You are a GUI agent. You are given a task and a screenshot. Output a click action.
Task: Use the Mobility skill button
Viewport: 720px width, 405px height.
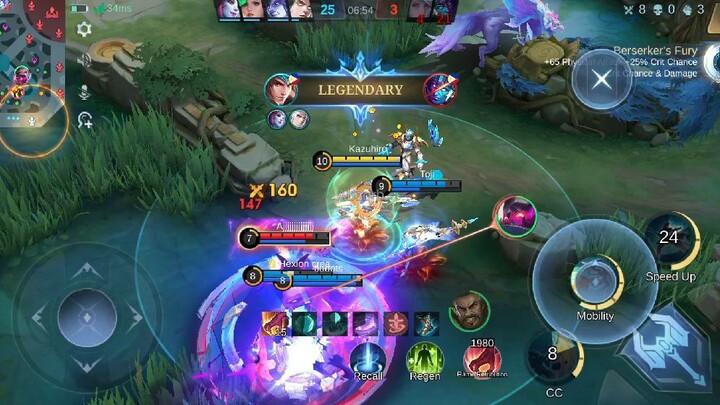[595, 282]
